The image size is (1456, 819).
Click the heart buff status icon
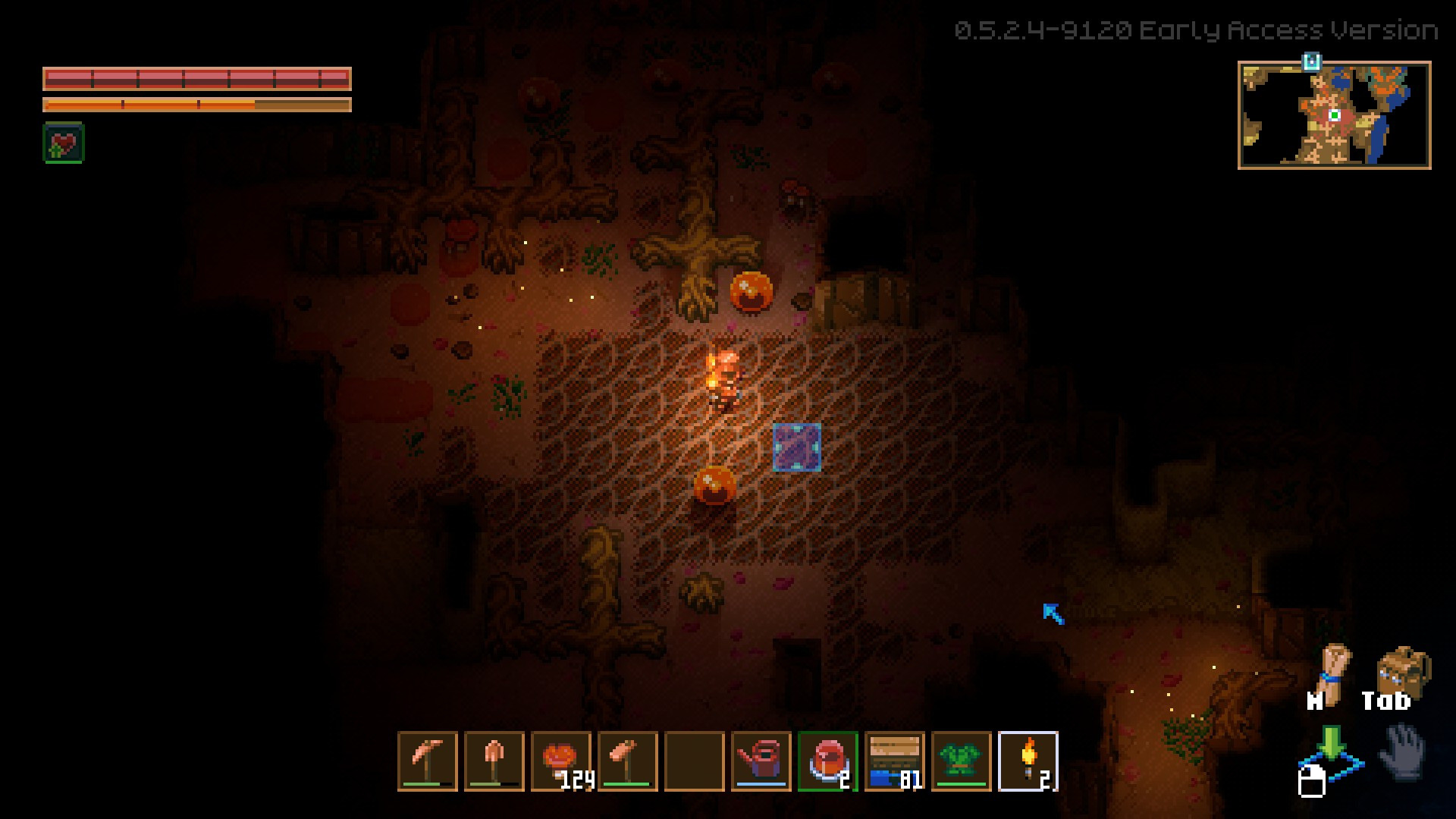point(64,143)
